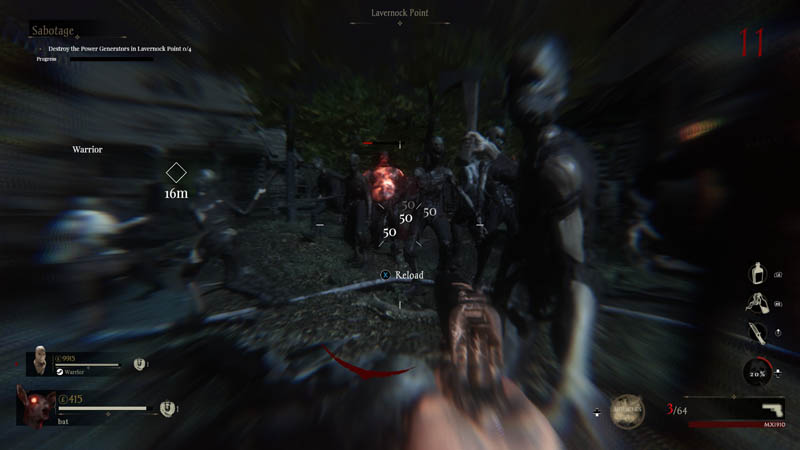Select the Warrior teammate portrait
Screen dimensions: 800x450
pos(38,360)
